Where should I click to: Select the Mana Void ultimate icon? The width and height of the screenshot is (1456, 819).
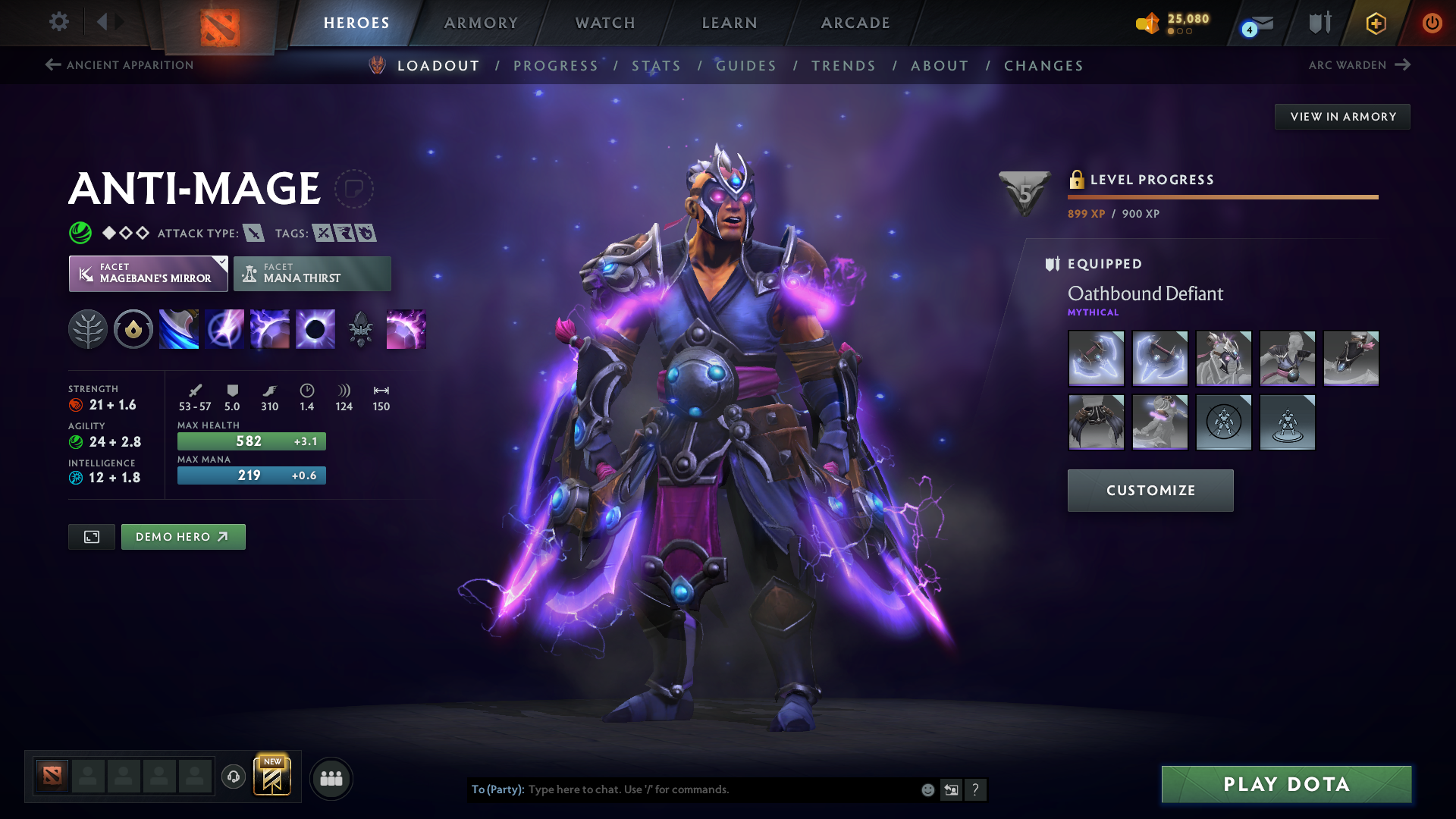coord(315,328)
